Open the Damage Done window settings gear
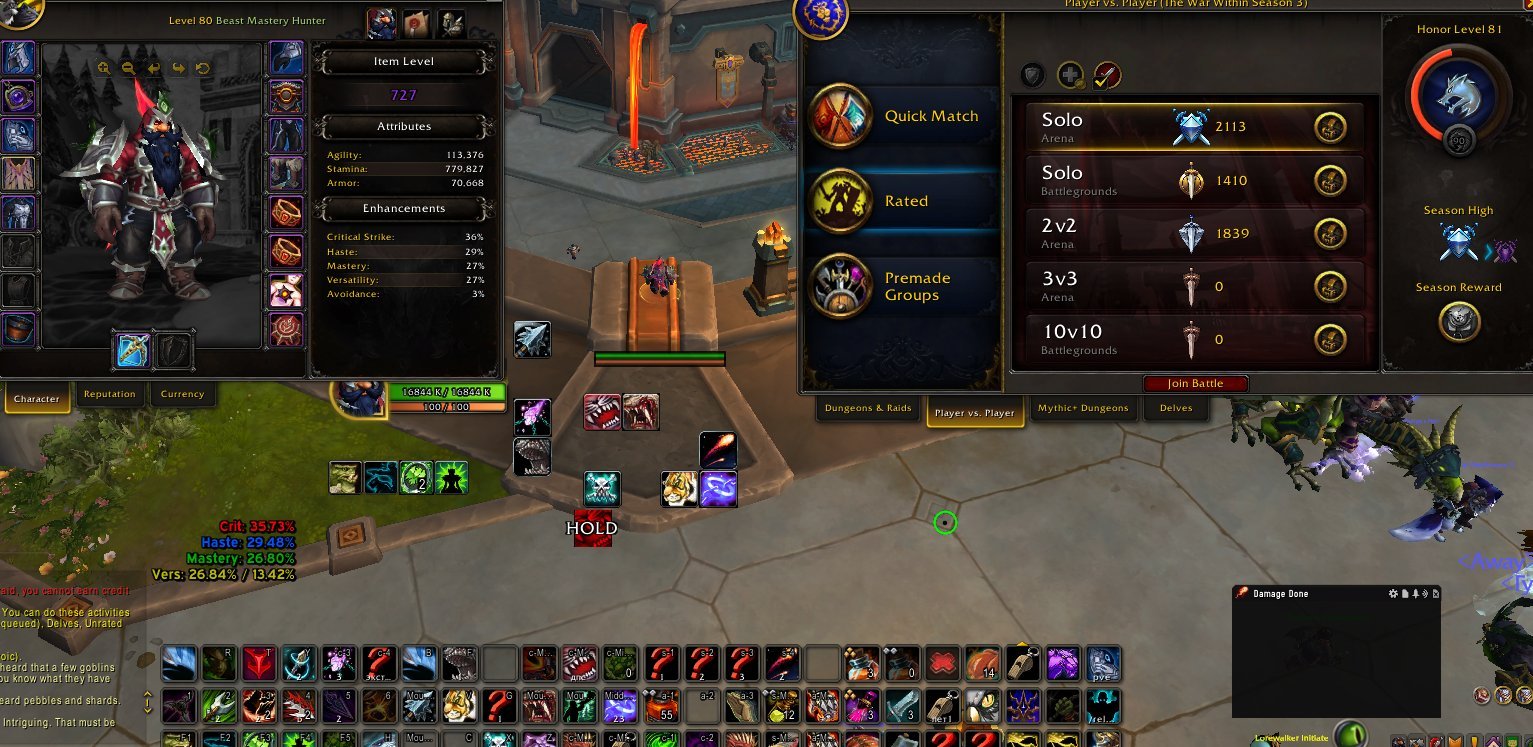This screenshot has height=747, width=1533. [1392, 593]
